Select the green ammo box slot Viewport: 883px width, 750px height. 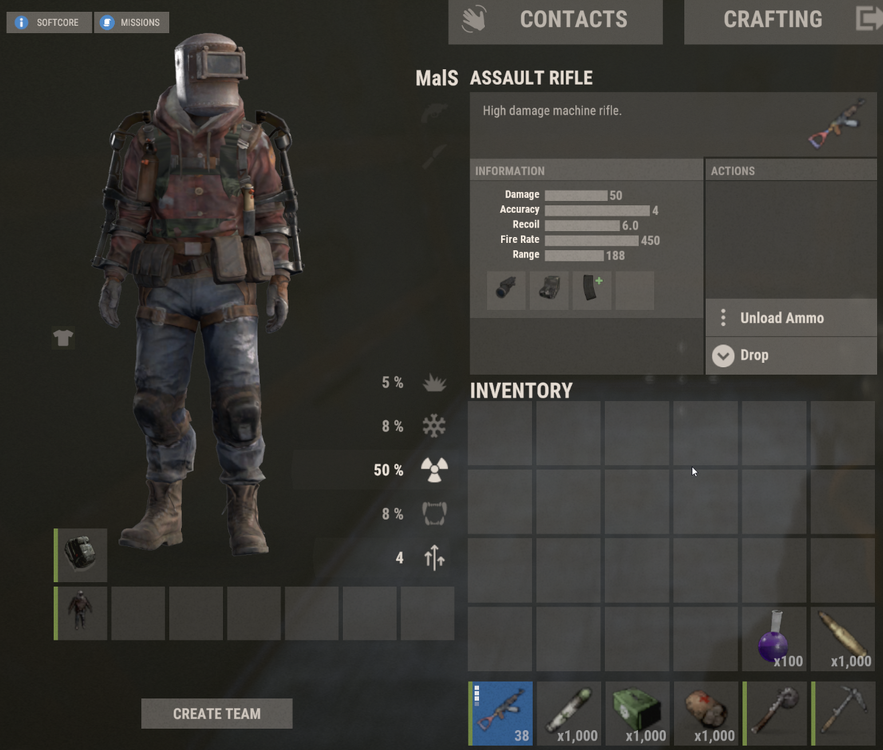tap(638, 714)
